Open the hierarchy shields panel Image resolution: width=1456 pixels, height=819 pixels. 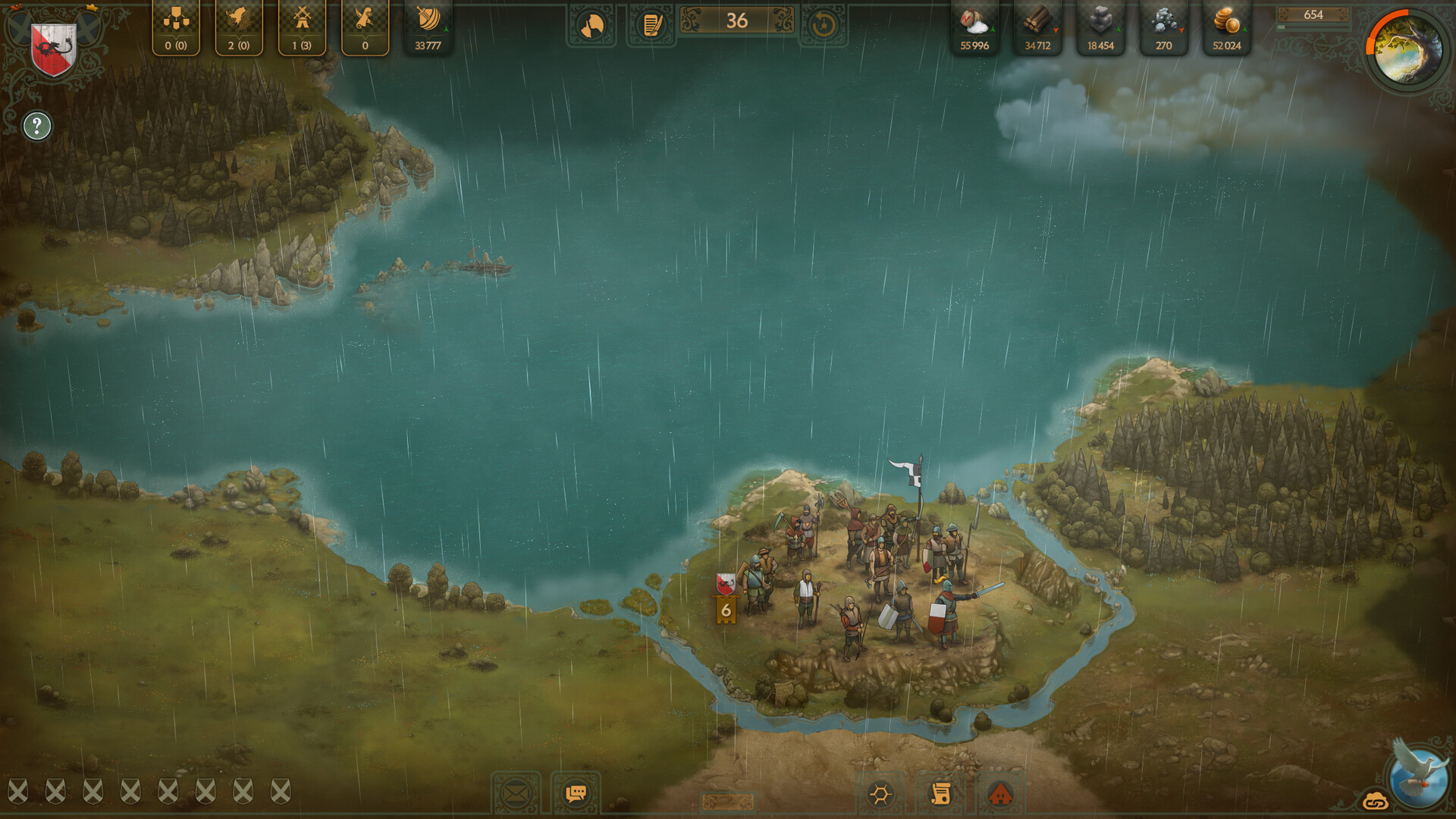[176, 27]
